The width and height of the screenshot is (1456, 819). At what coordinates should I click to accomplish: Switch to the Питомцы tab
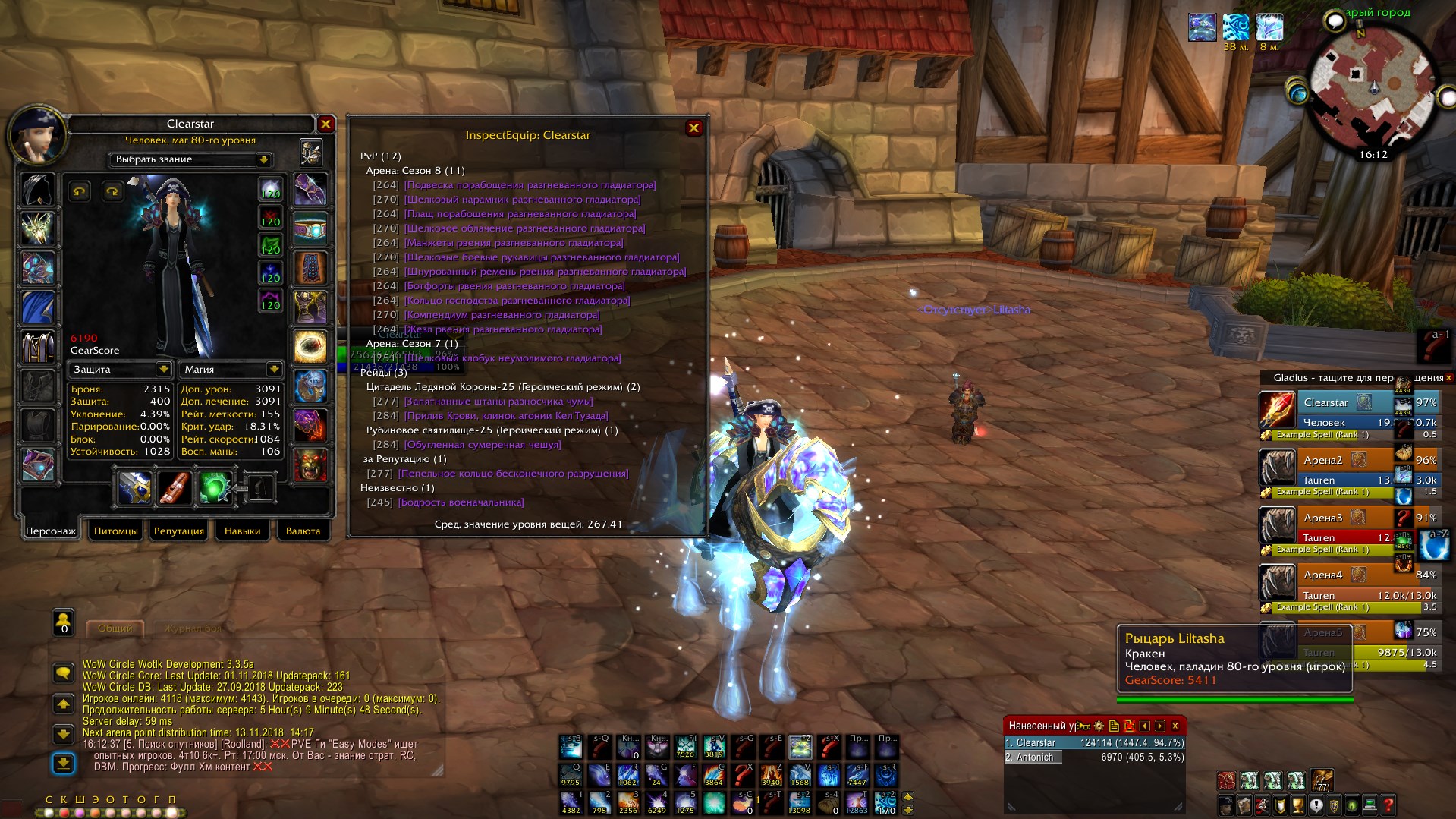pos(116,531)
